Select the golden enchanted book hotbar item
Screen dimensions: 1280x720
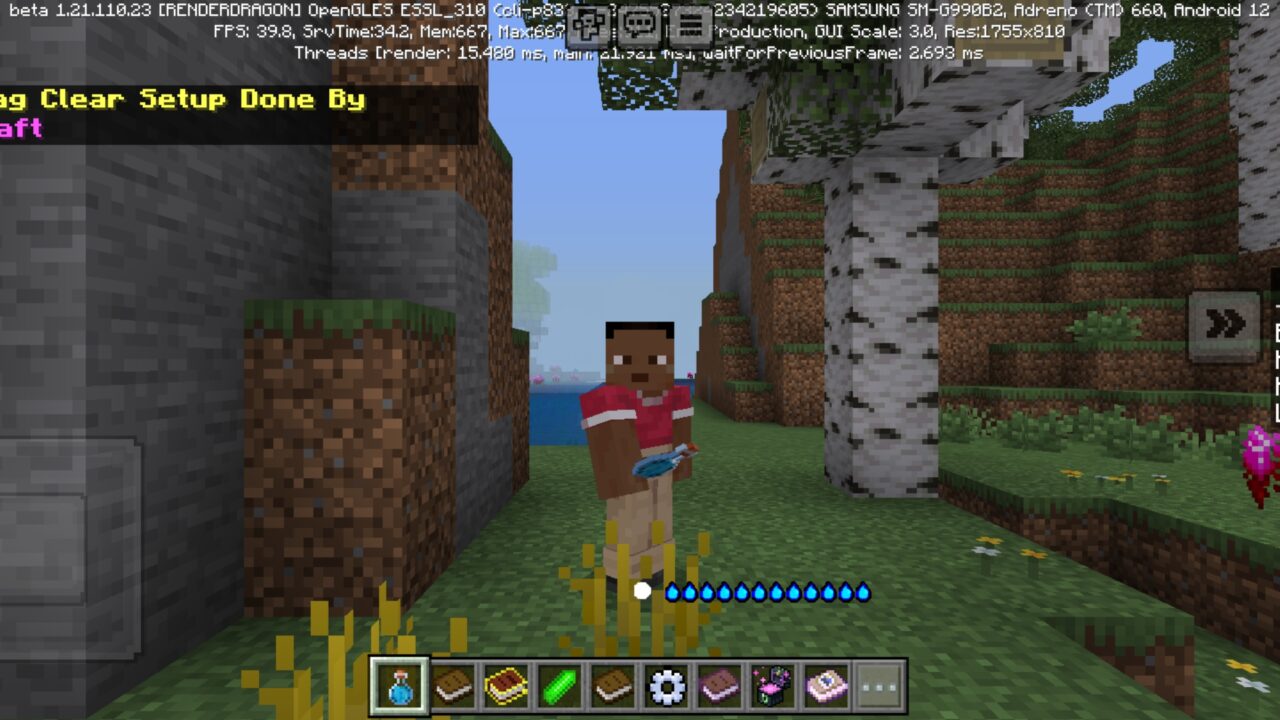click(506, 687)
